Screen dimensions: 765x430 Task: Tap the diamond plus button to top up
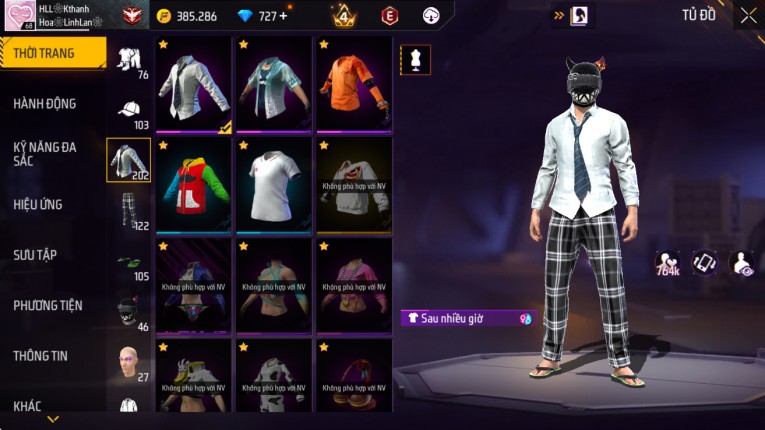tap(283, 16)
